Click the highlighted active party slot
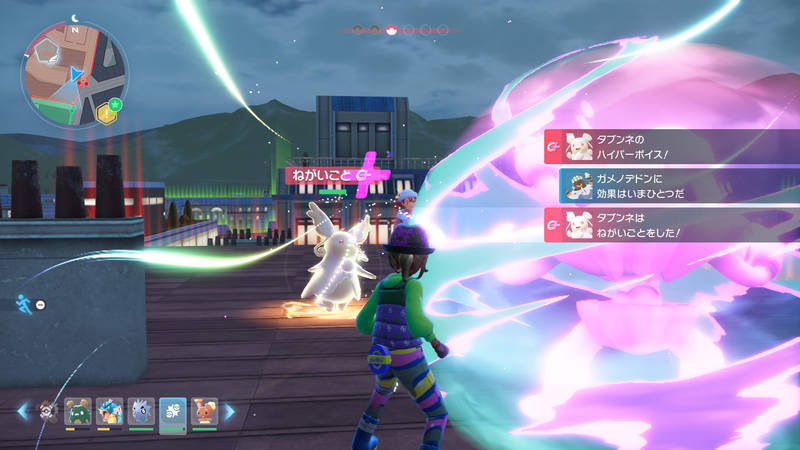Screen dimensions: 800x450 pyautogui.click(x=173, y=411)
